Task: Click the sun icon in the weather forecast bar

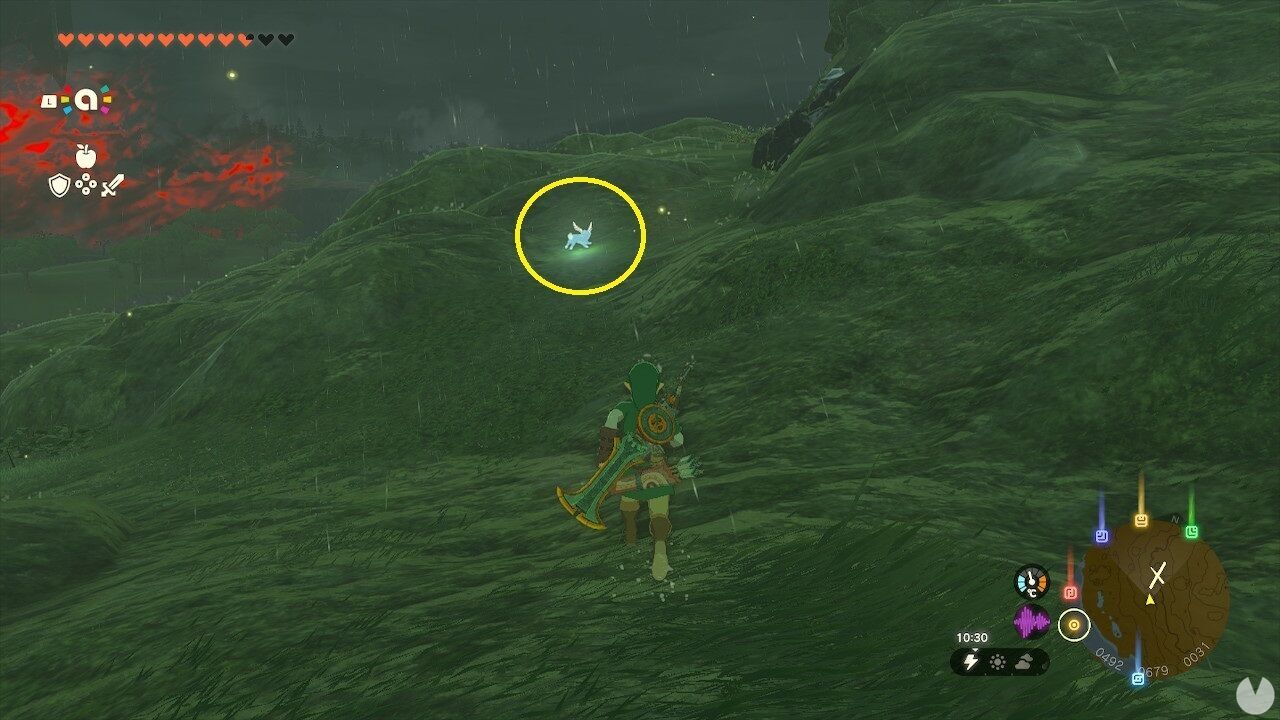Action: pos(997,660)
